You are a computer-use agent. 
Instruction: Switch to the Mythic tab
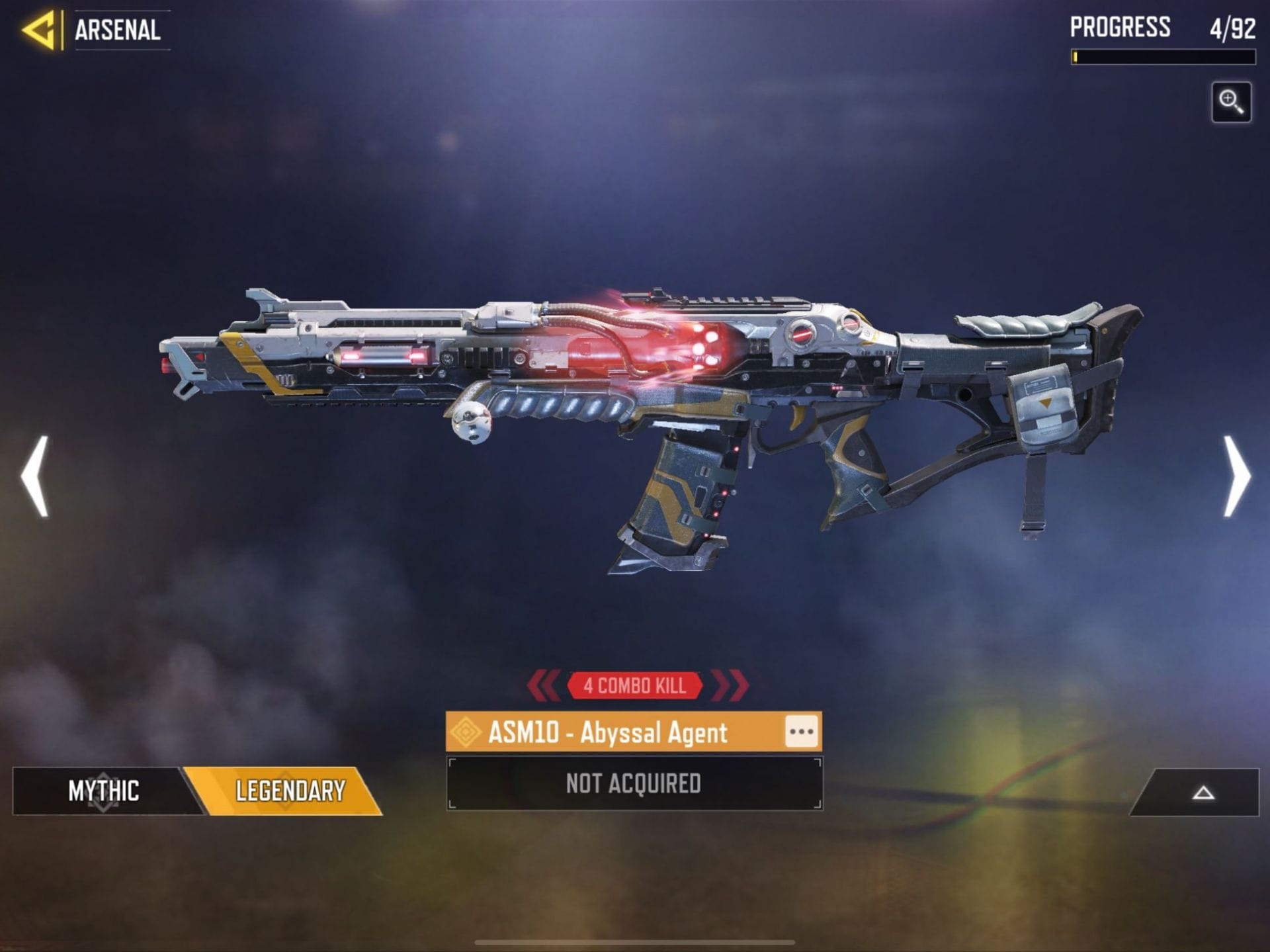(103, 789)
